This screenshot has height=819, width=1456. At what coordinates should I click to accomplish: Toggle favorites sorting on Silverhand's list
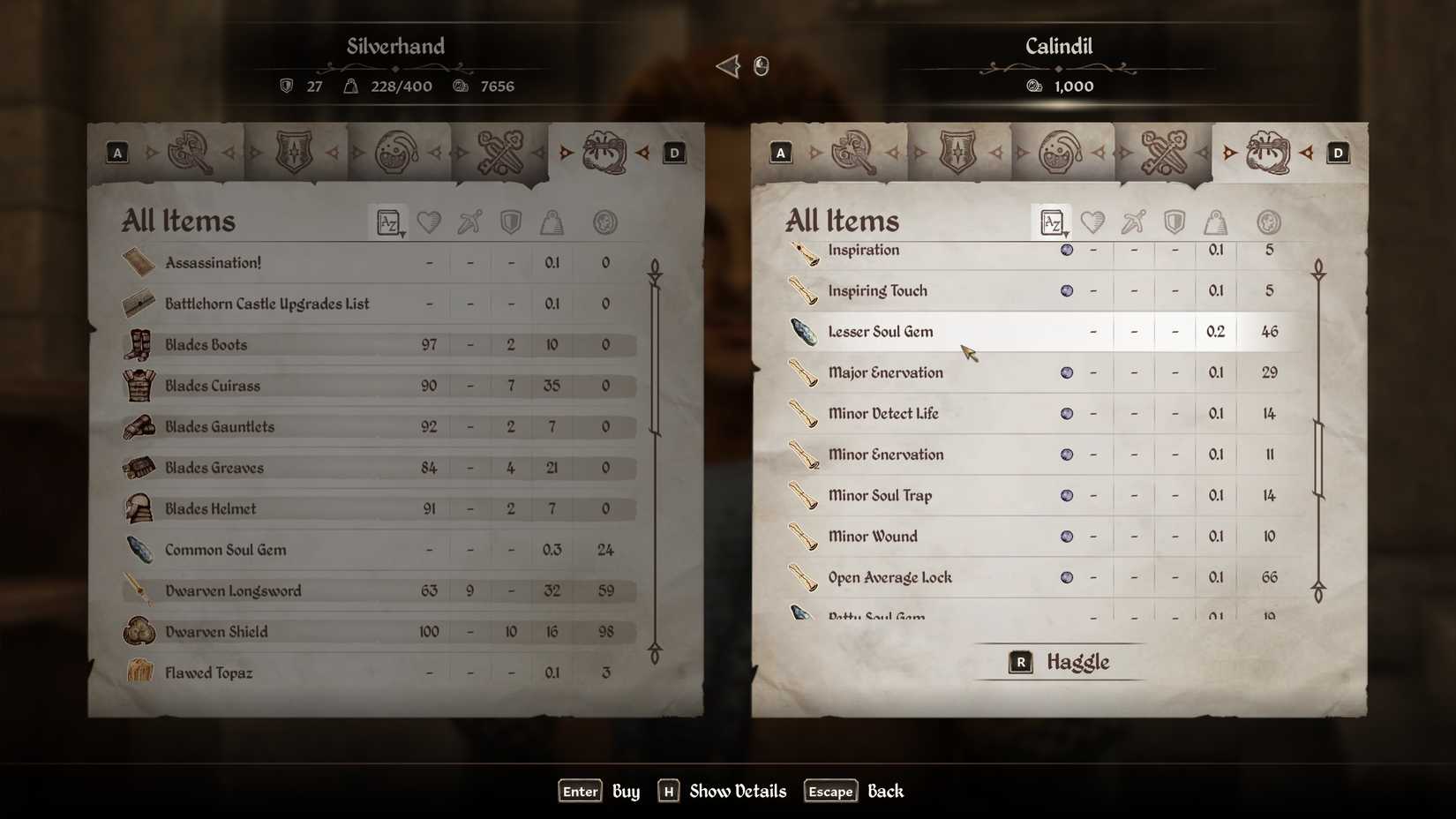pyautogui.click(x=429, y=222)
